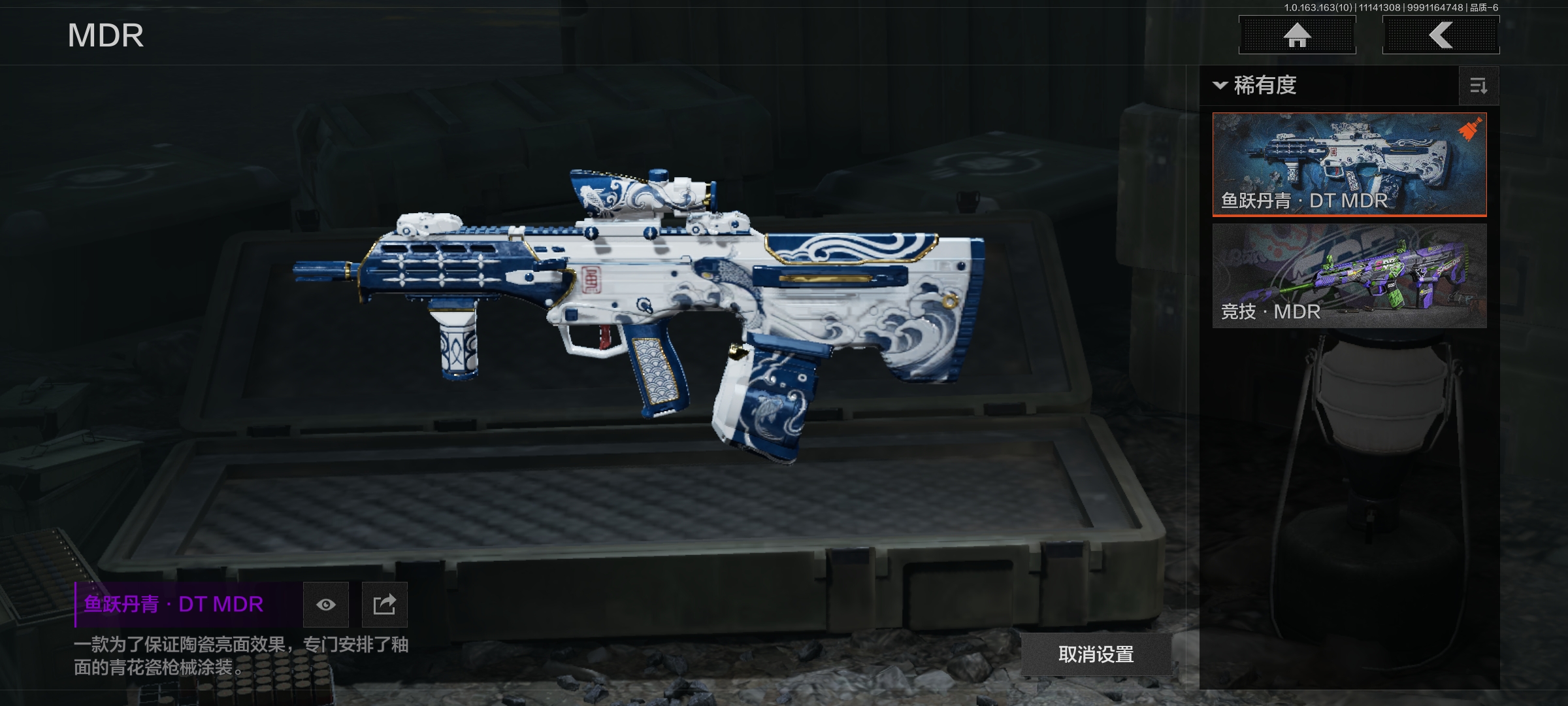Viewport: 1568px width, 706px height.
Task: Toggle the sort order icon
Action: click(x=1478, y=86)
